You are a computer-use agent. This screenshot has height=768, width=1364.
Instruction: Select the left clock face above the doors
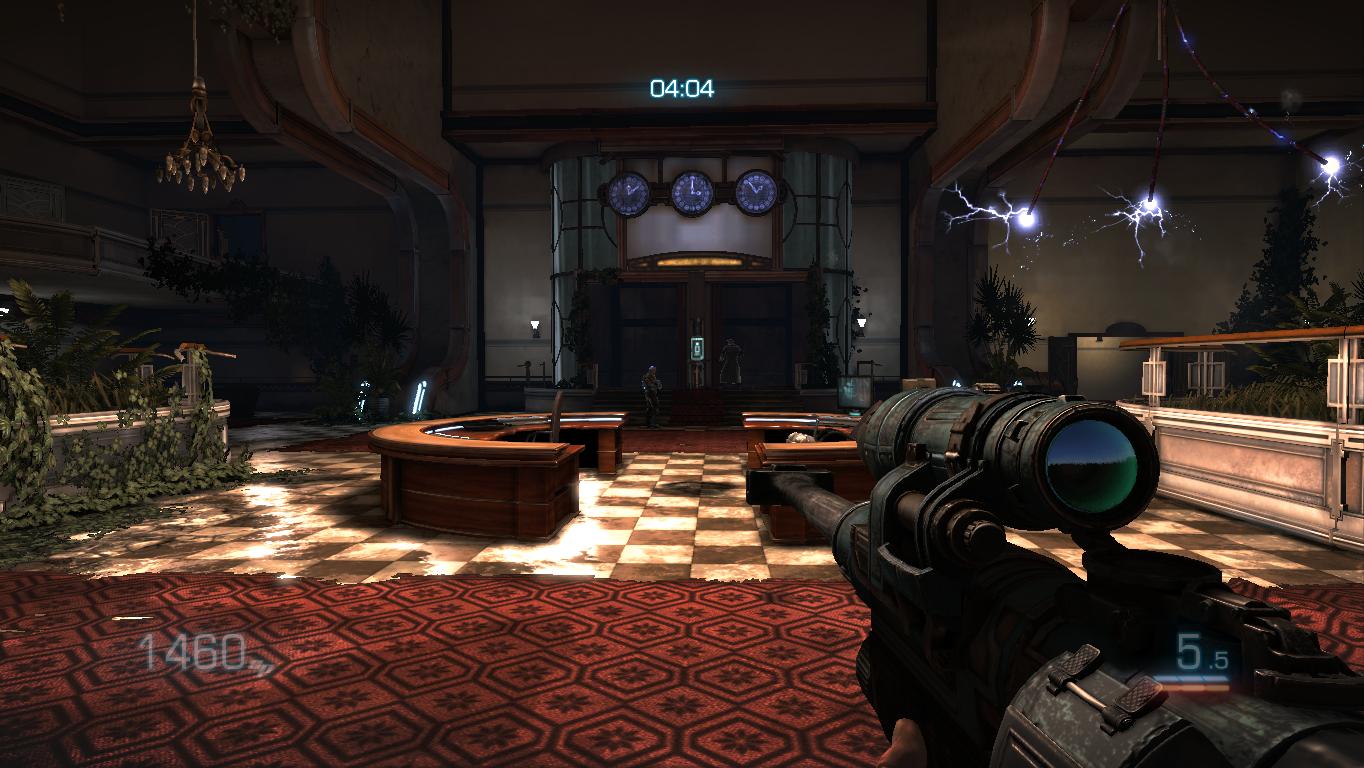coord(631,190)
